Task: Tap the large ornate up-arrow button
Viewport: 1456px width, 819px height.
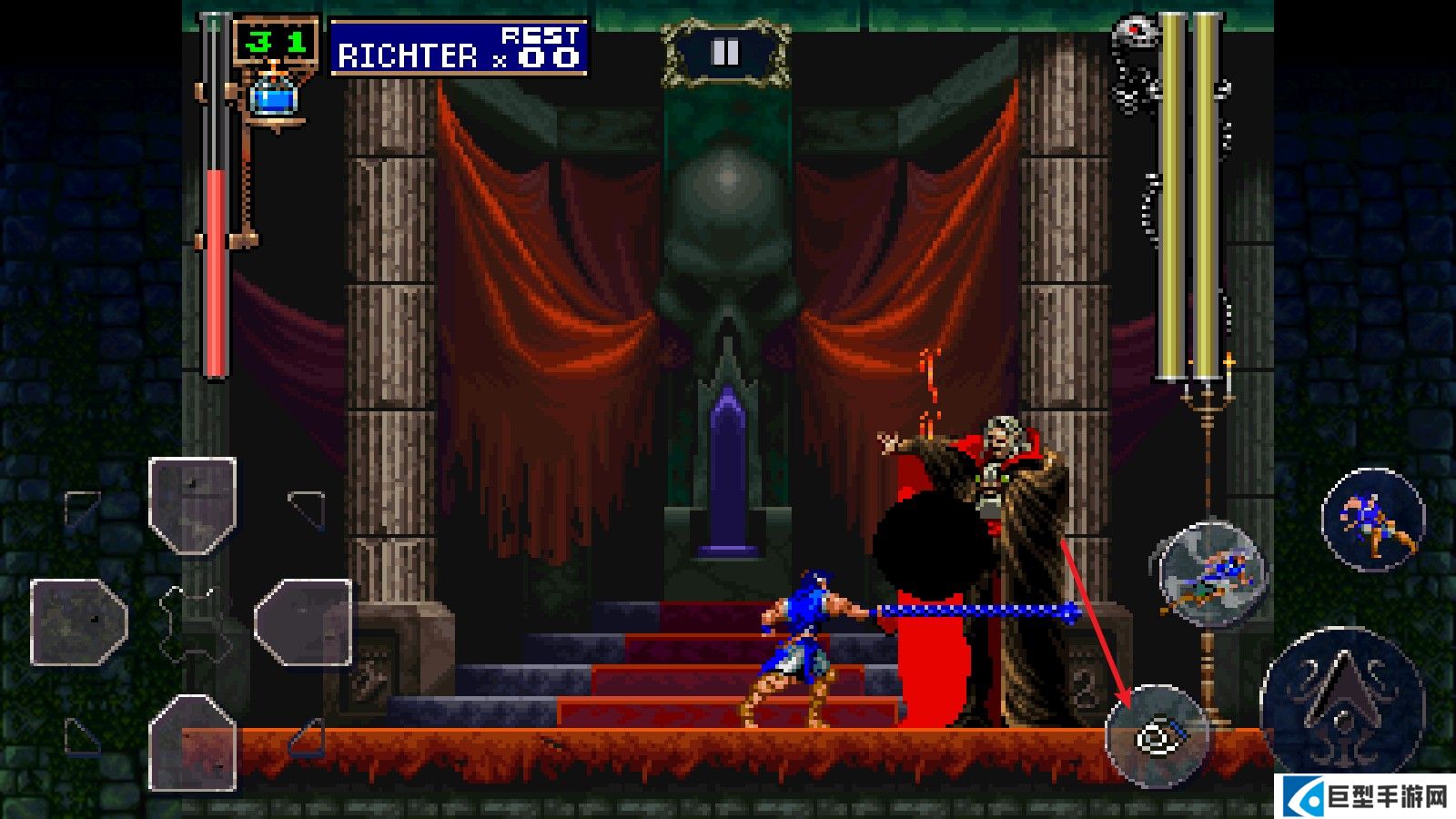Action: (1341, 701)
